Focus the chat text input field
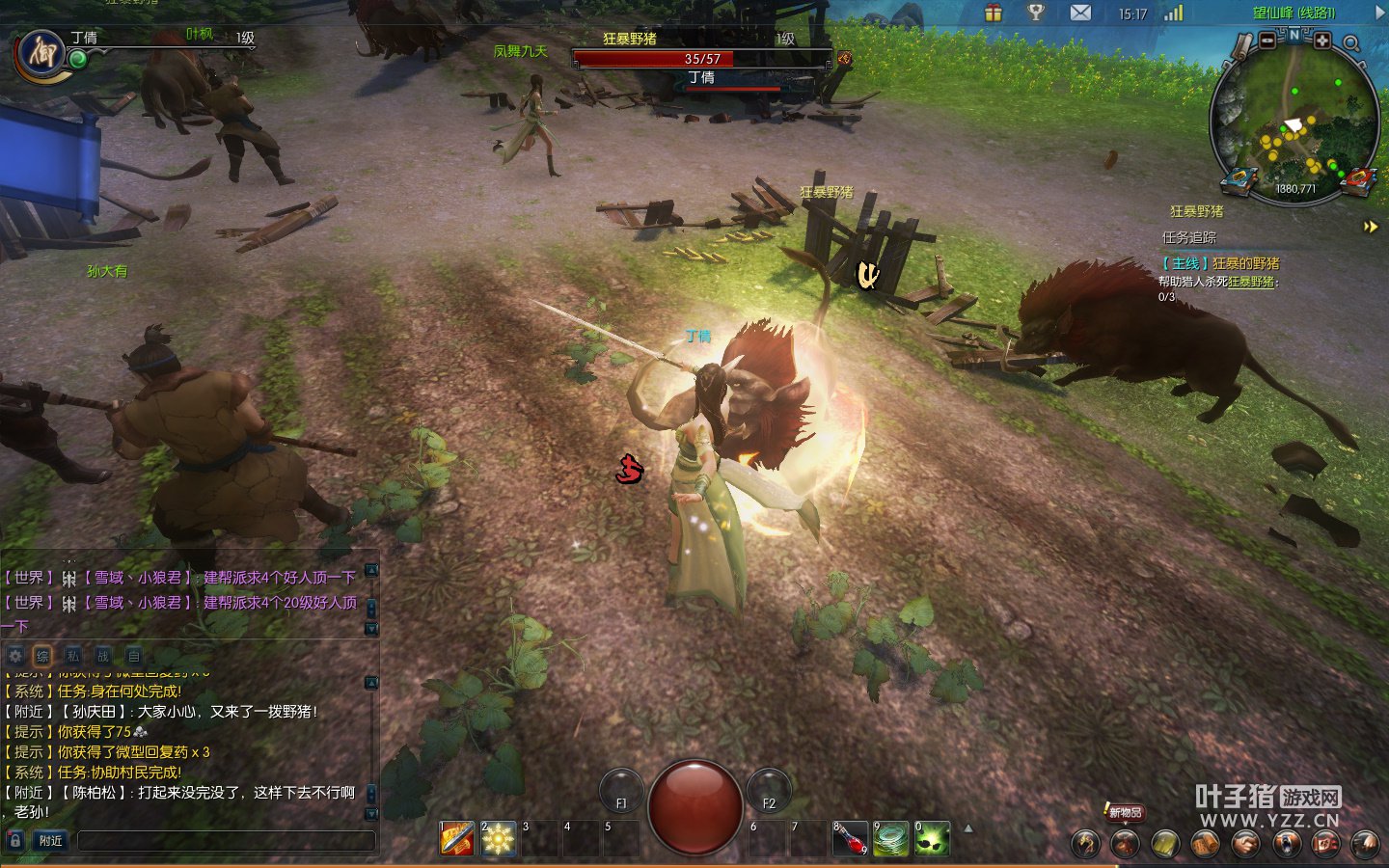 (226, 841)
